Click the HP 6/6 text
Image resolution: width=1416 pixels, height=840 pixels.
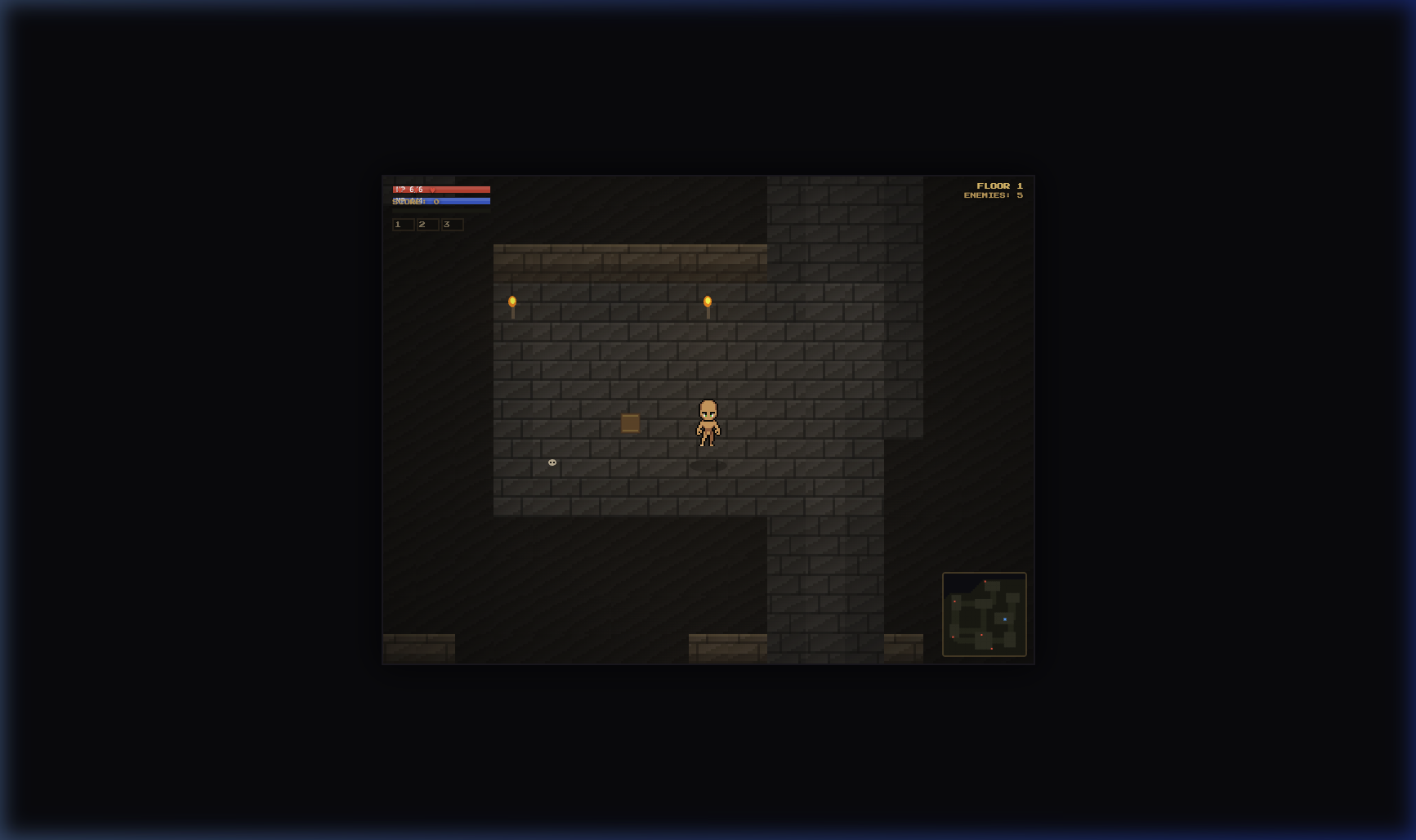pos(411,189)
